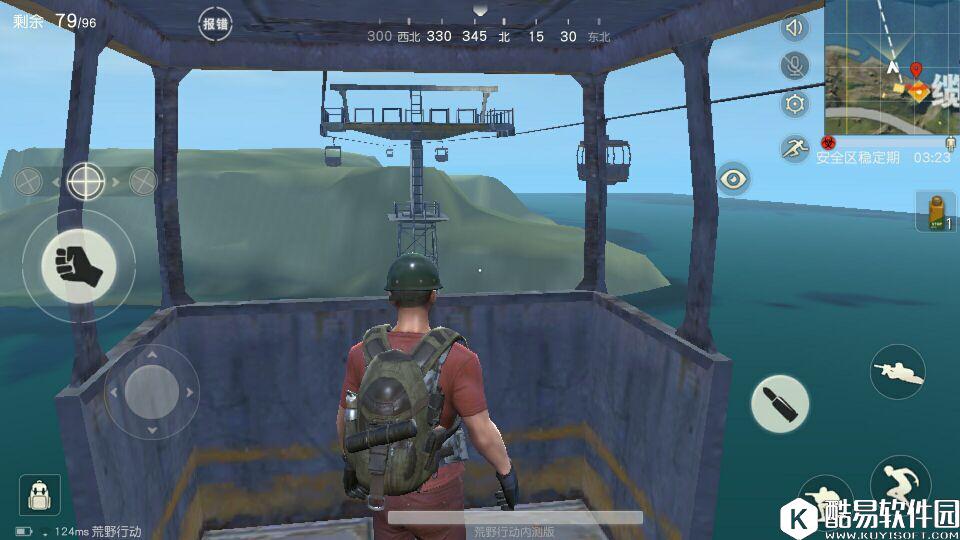Image resolution: width=960 pixels, height=540 pixels.
Task: Open the gear settings icon
Action: [x=795, y=103]
